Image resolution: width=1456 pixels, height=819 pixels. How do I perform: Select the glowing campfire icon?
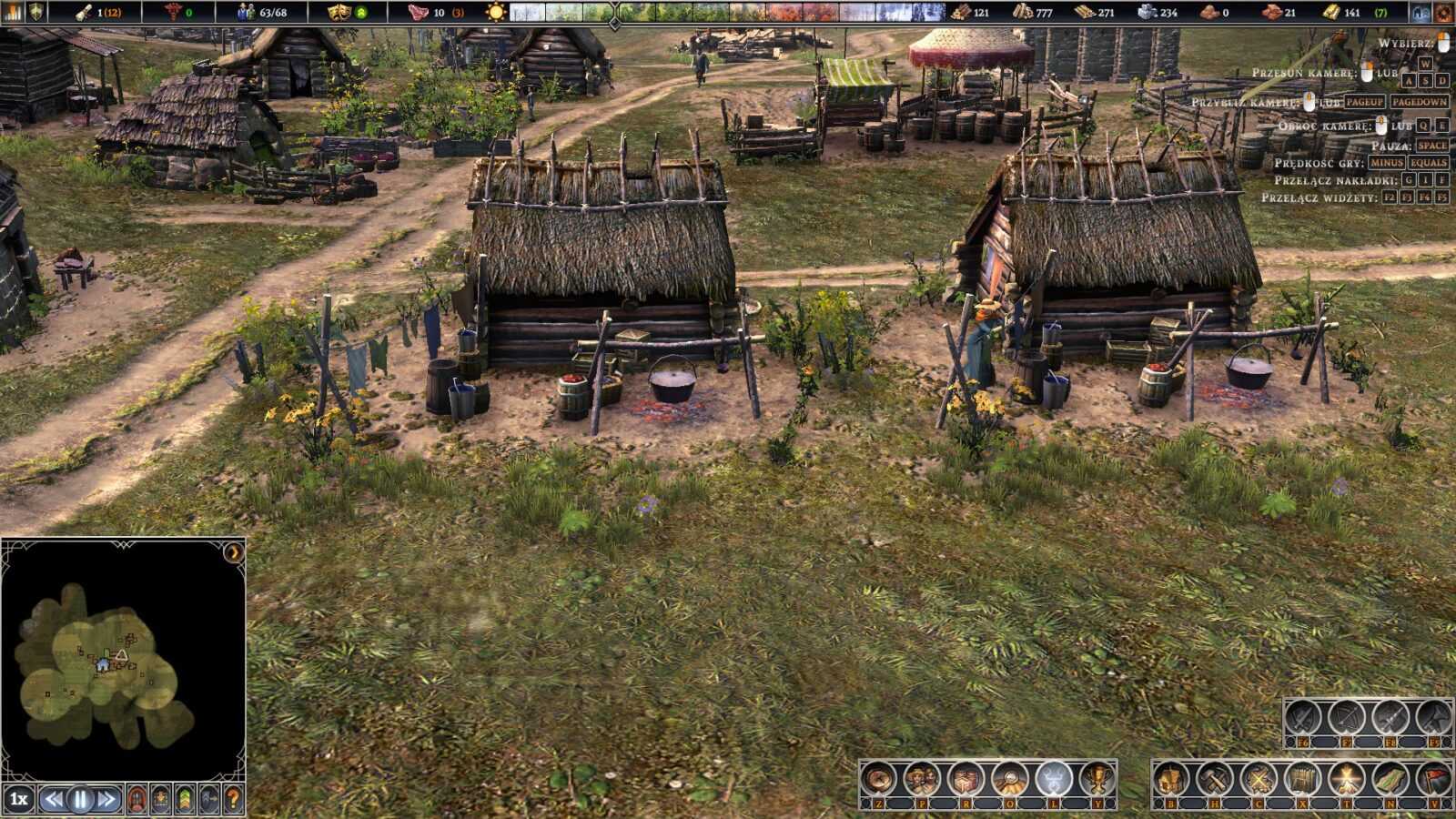(1347, 780)
